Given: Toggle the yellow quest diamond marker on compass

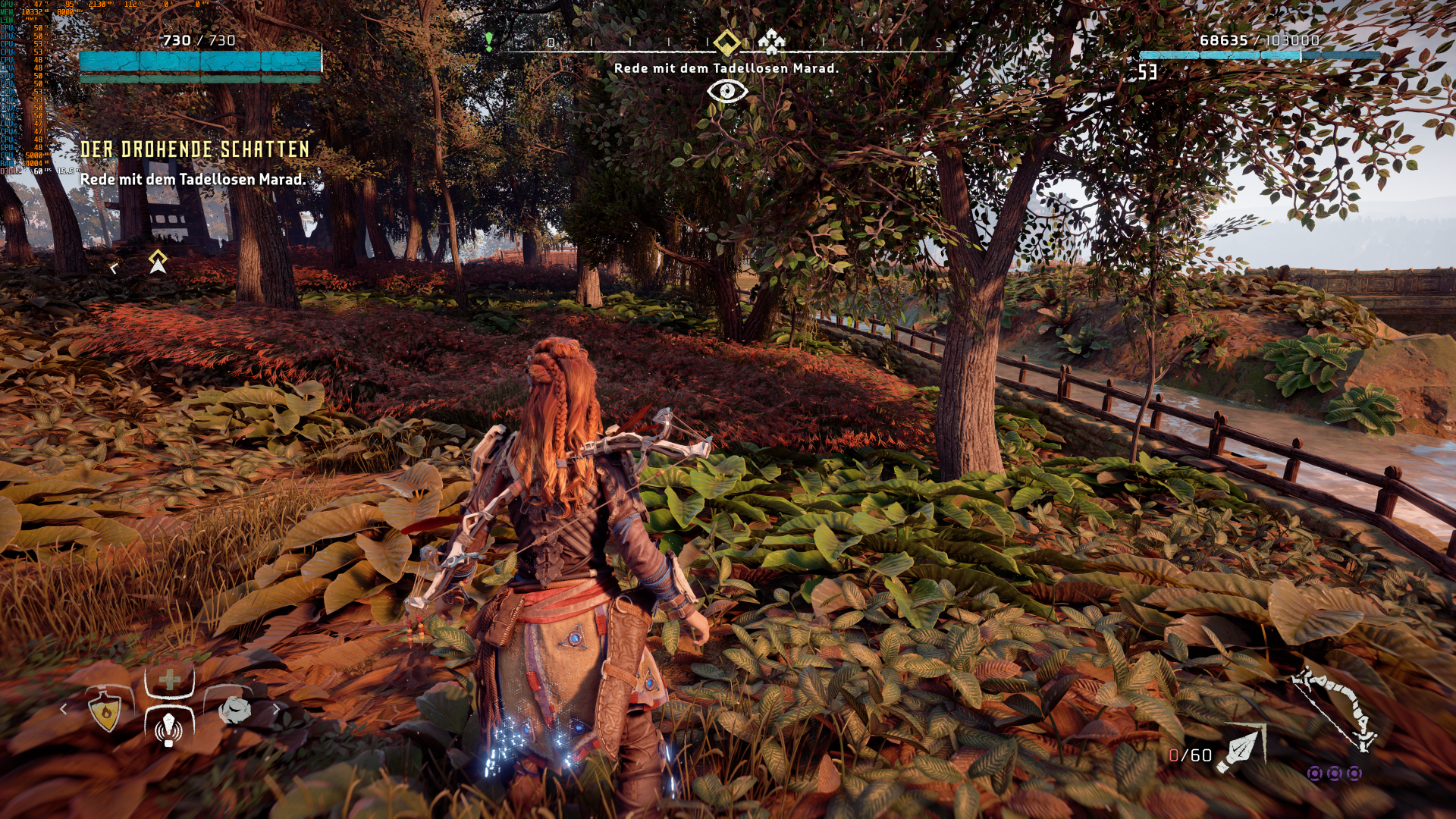Looking at the screenshot, I should tap(726, 42).
